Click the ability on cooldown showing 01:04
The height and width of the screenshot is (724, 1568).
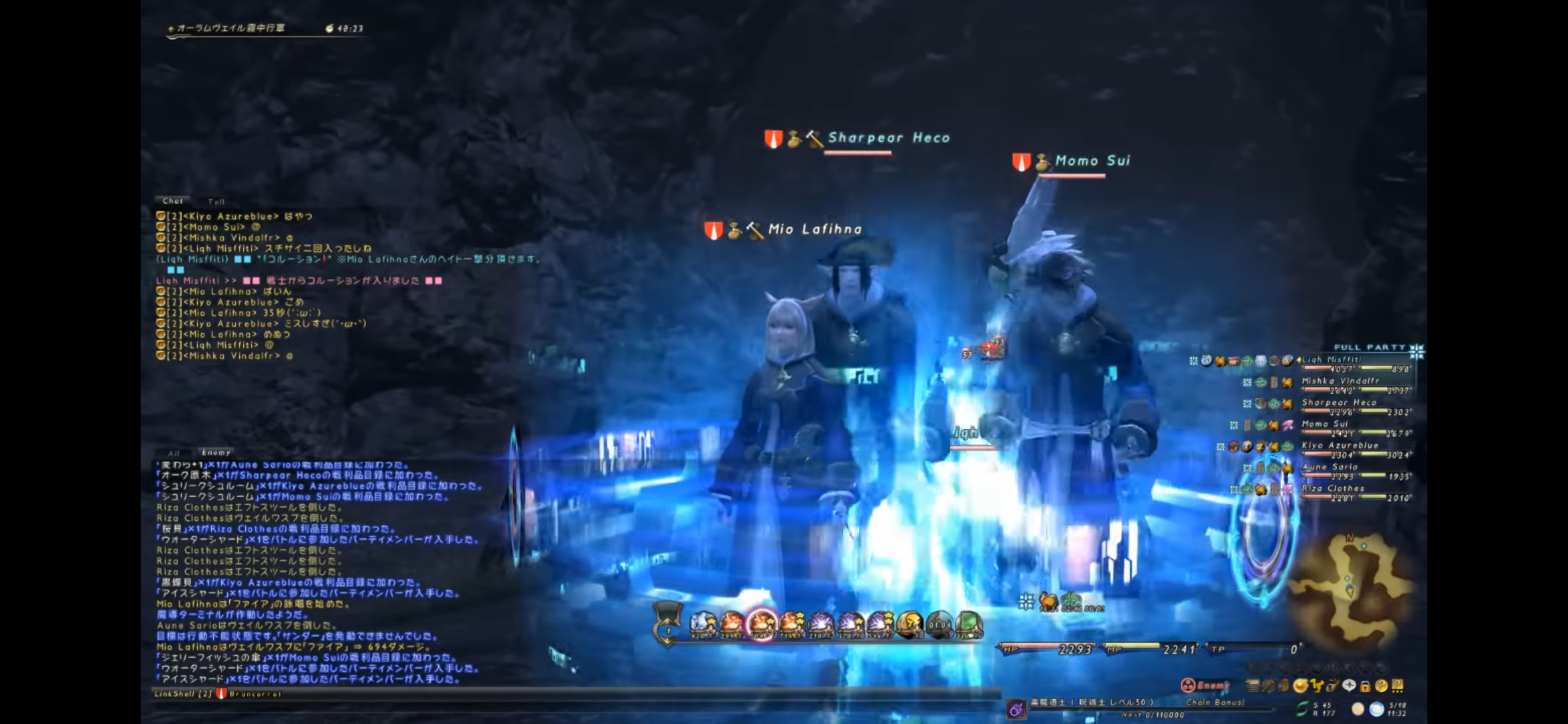[939, 623]
